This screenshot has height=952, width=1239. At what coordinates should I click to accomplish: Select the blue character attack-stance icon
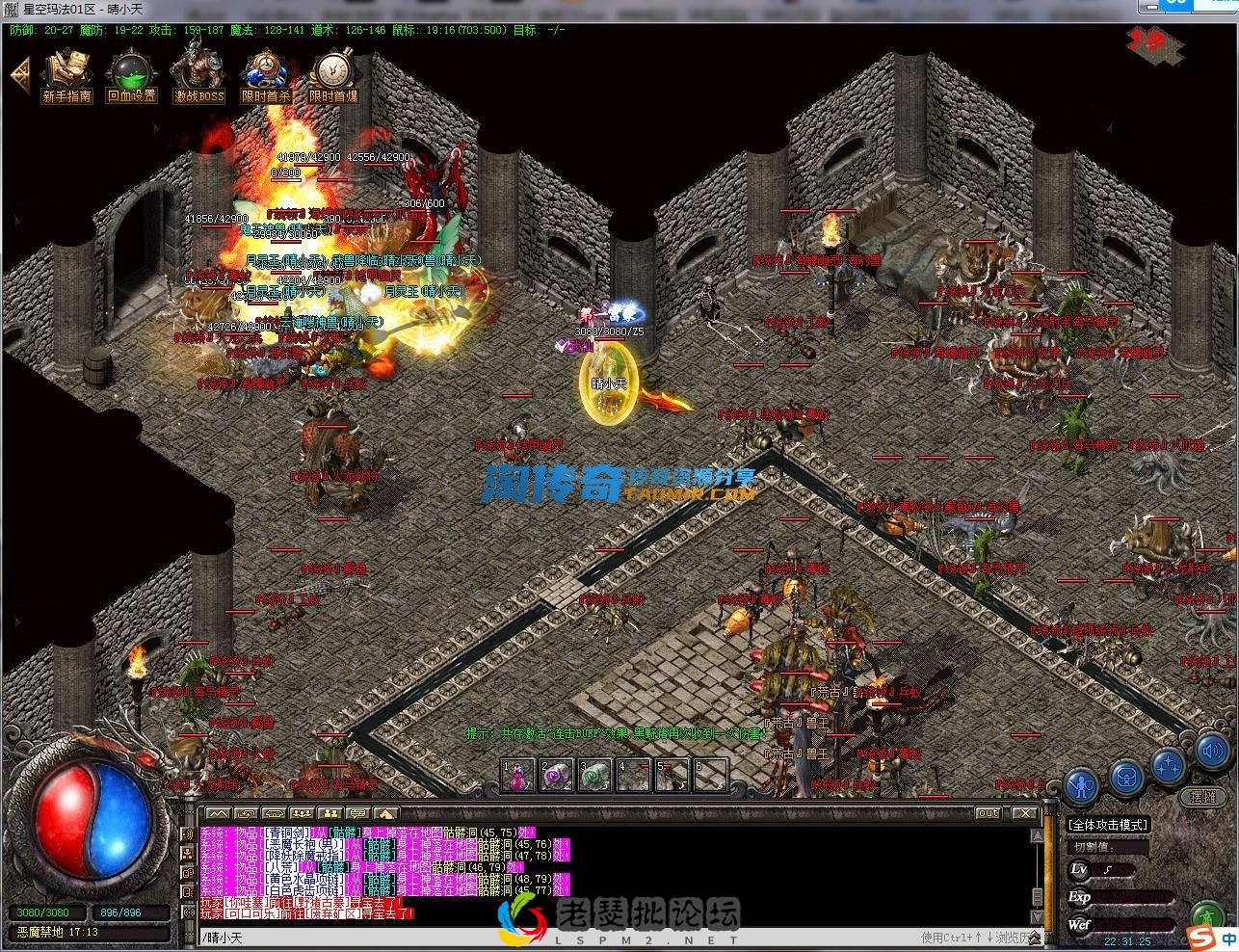(1081, 783)
